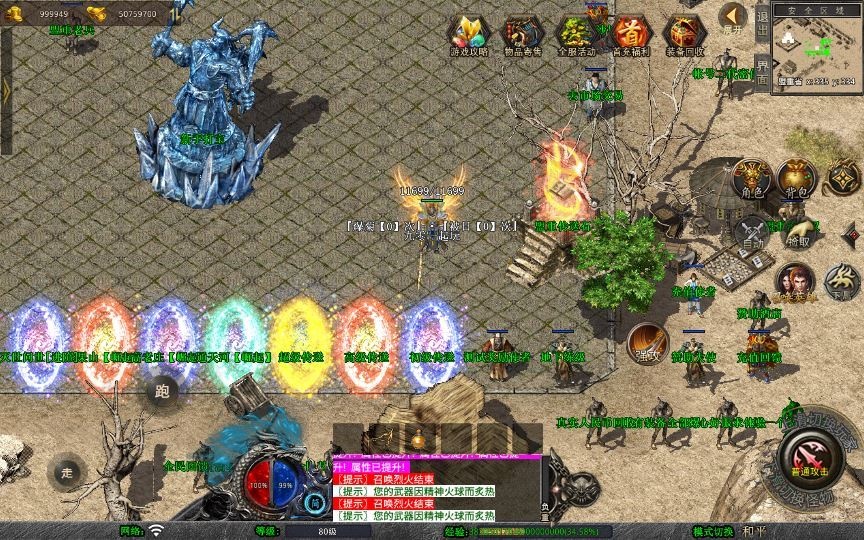This screenshot has width=864, height=540.
Task: Switch the 模式切换 attack mode at bottom
Action: click(714, 531)
